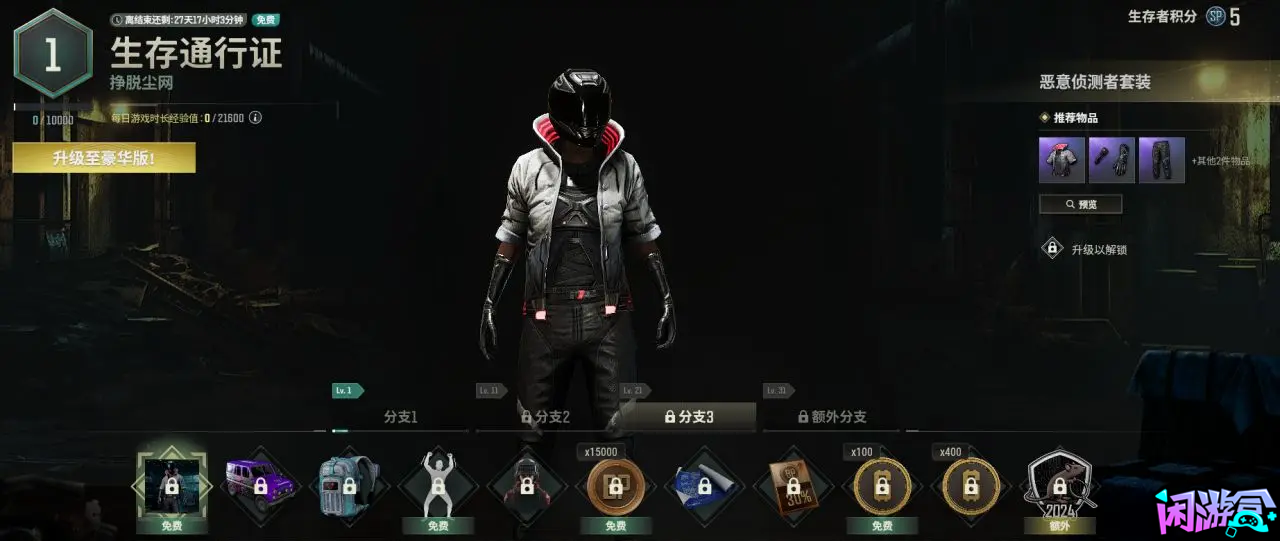1280x541 pixels.
Task: Open the 2024 emblem bonus reward
Action: point(1060,486)
